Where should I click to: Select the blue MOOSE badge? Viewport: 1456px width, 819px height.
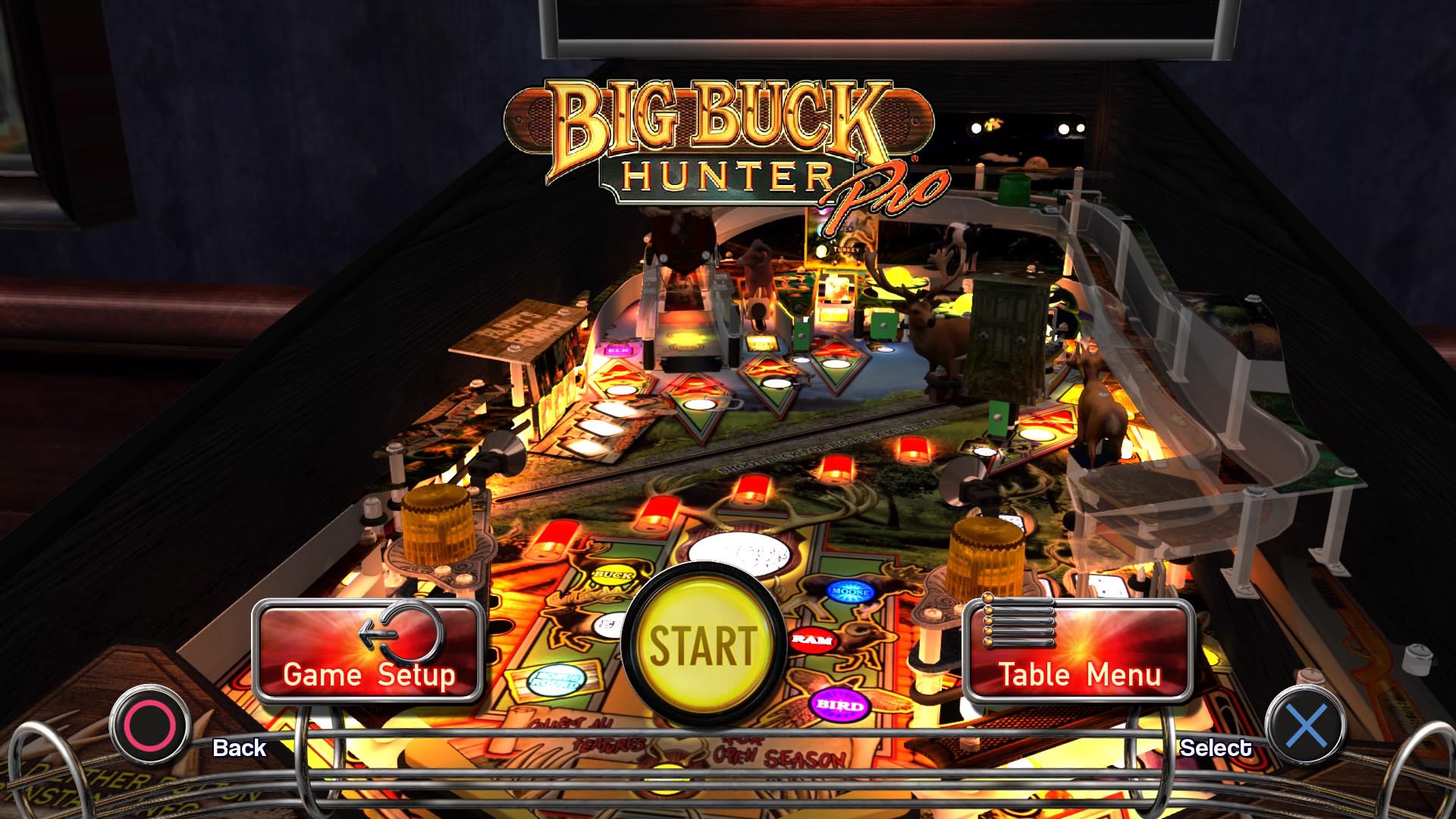849,593
